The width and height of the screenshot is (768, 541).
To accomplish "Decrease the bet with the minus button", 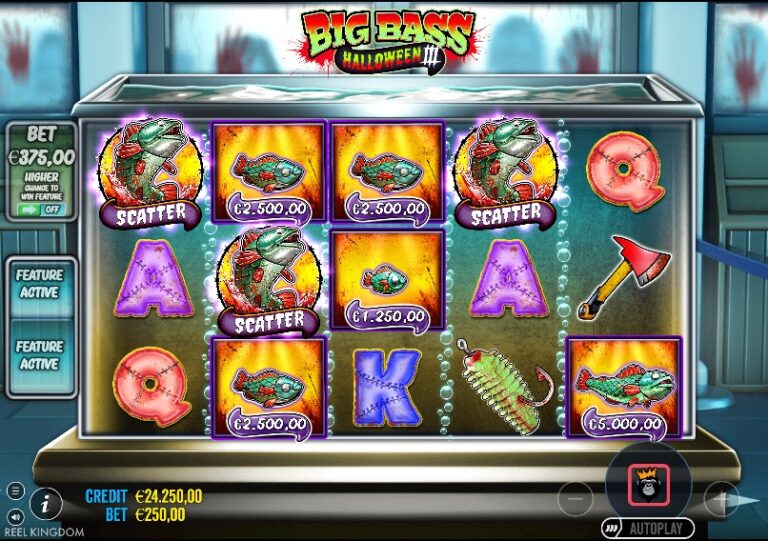I will [575, 496].
